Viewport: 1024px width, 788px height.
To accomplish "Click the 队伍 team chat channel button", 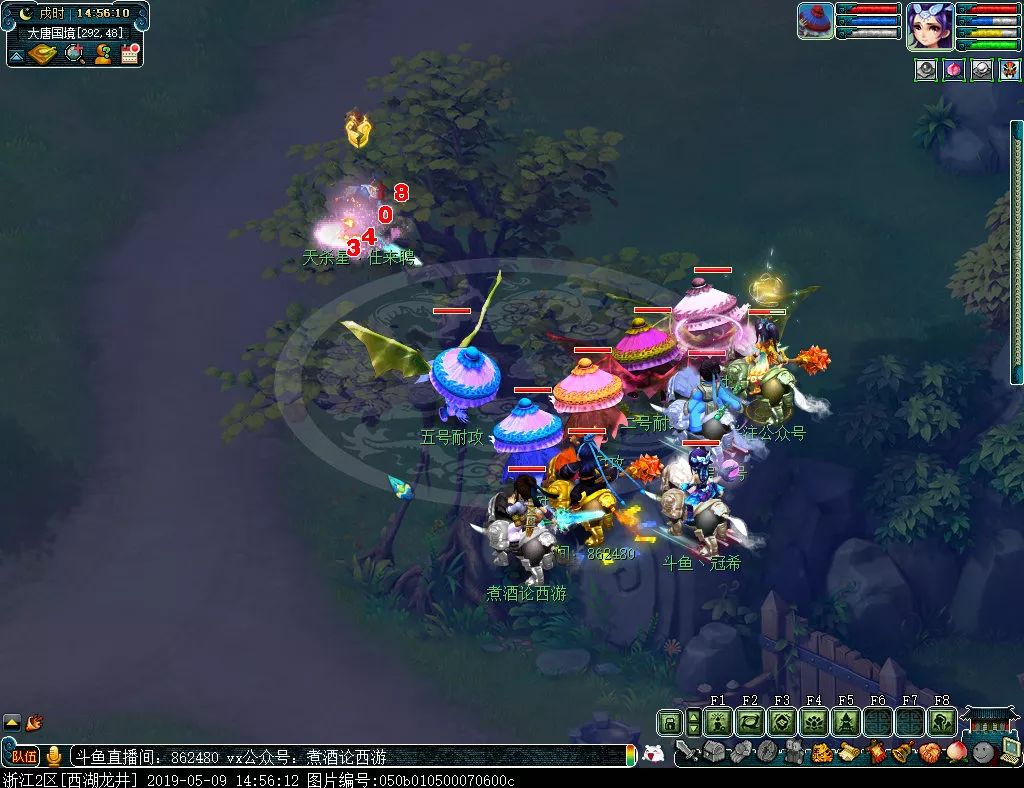I will click(x=24, y=756).
